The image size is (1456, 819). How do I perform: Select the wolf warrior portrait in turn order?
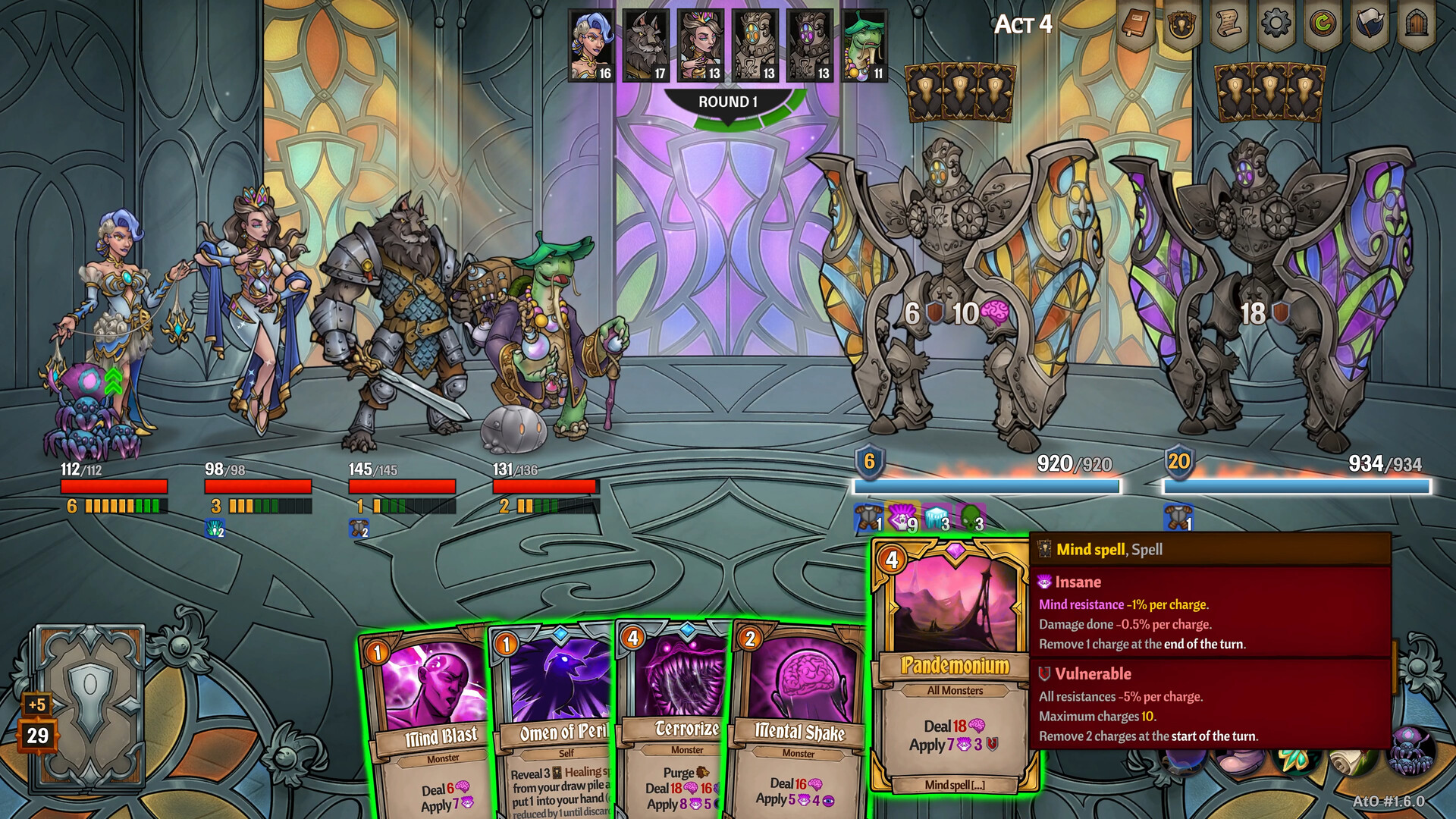click(x=646, y=45)
